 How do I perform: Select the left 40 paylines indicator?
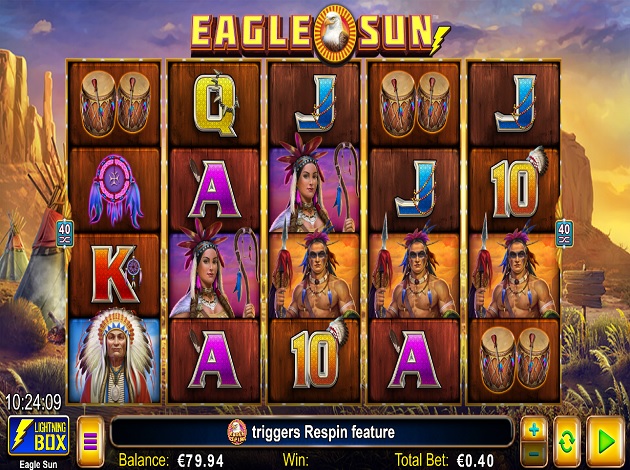(62, 232)
